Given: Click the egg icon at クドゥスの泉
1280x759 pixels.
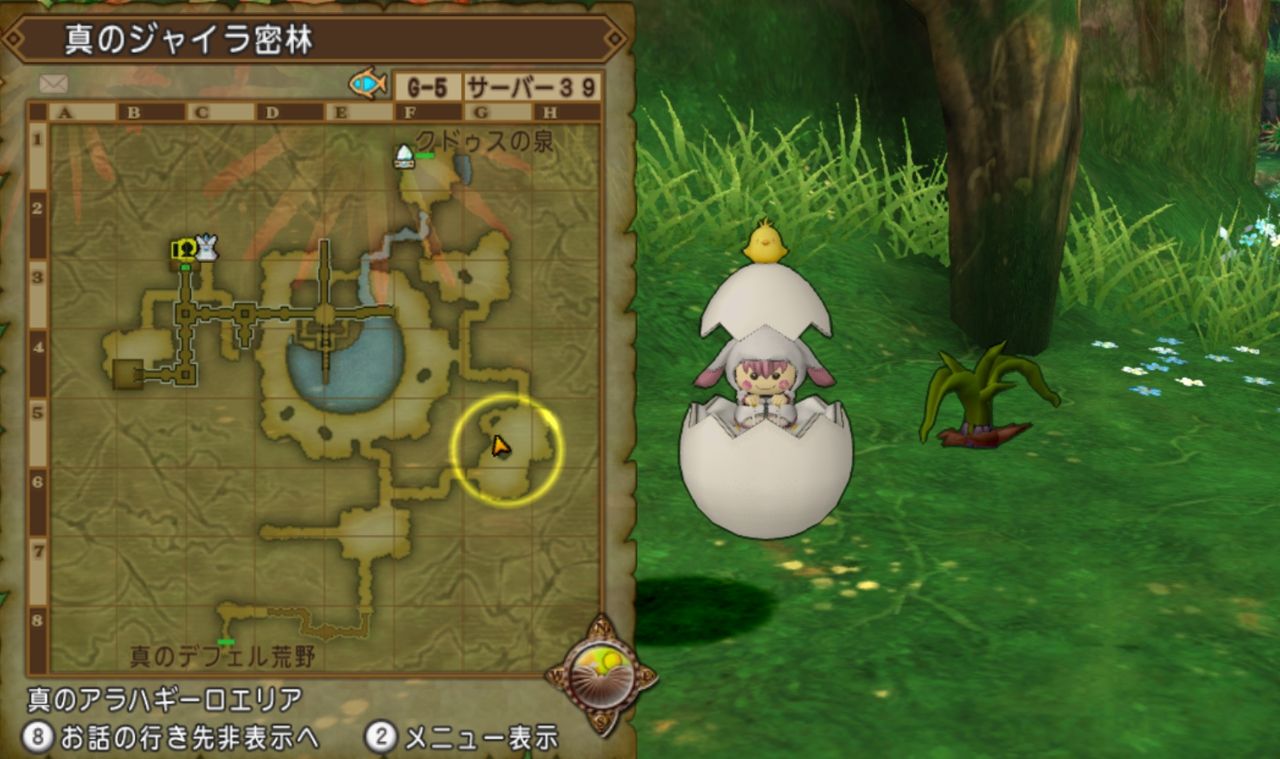Looking at the screenshot, I should coord(404,153).
